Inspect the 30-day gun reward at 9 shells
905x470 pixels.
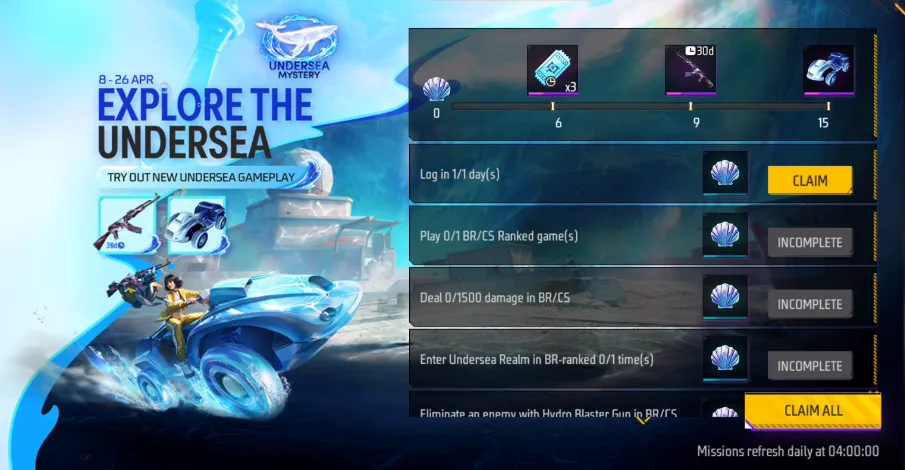[690, 70]
